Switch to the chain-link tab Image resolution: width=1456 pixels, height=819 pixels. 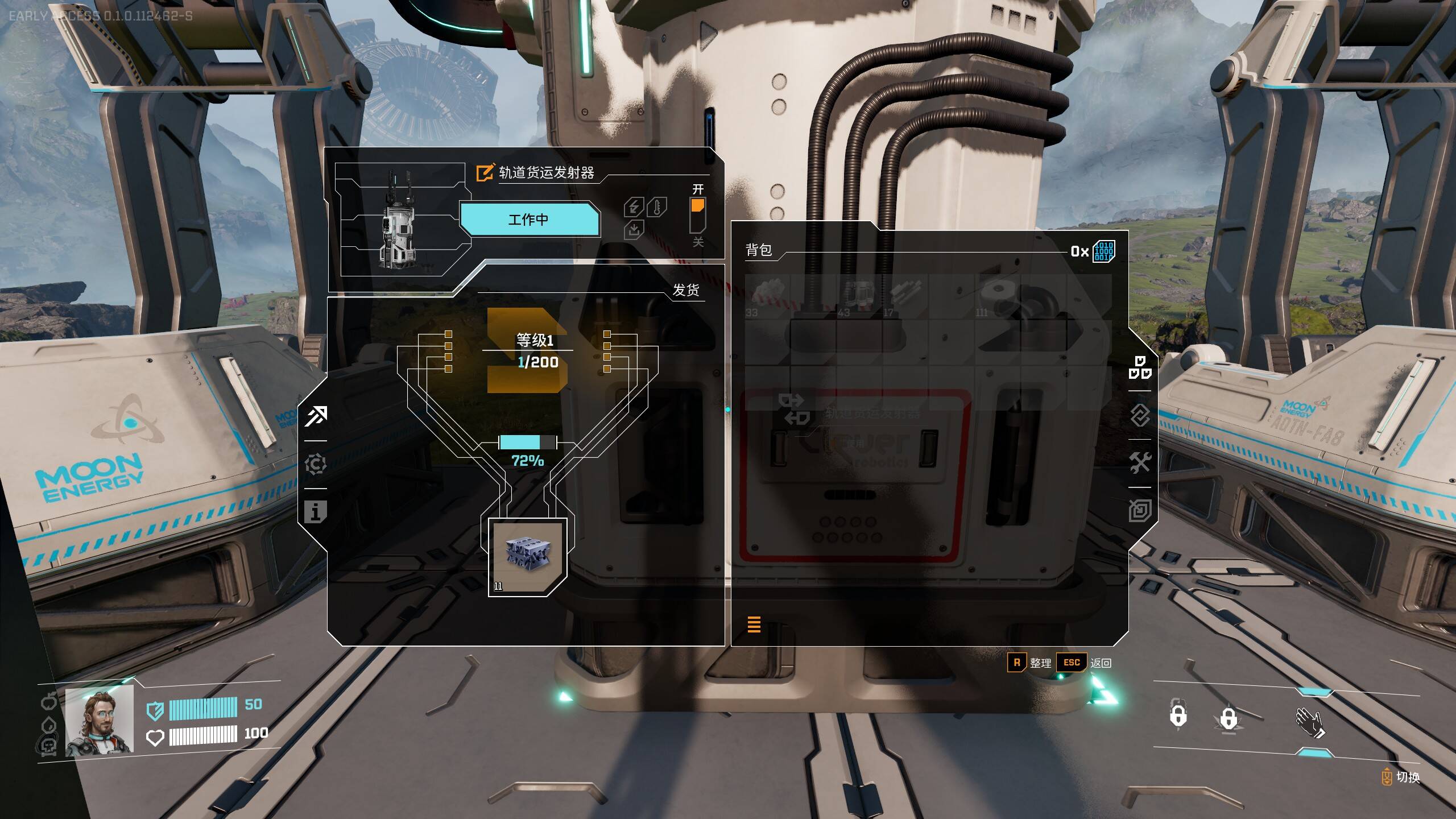click(x=1140, y=416)
